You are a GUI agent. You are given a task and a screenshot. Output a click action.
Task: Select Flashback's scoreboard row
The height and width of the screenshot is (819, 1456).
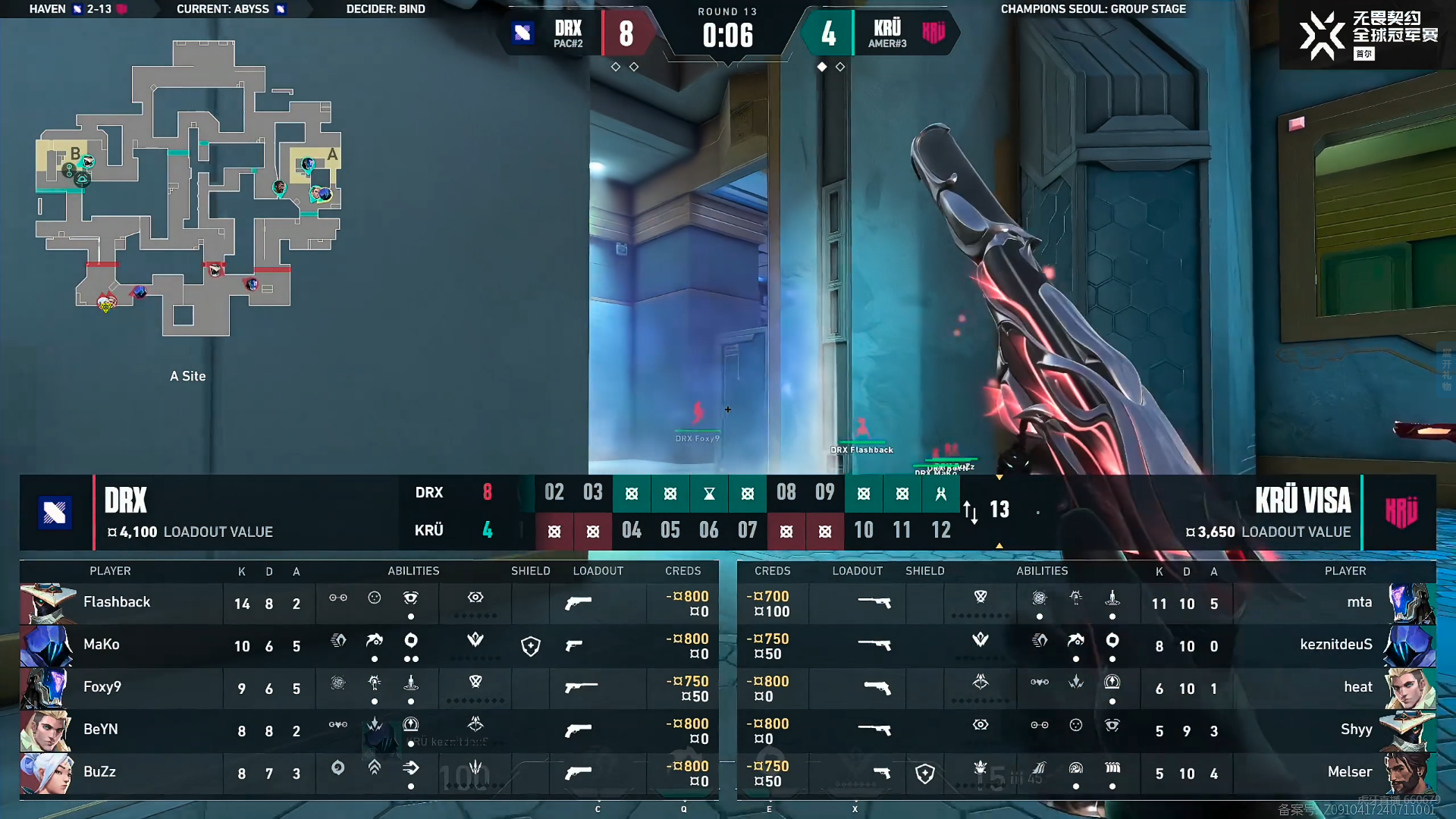[369, 603]
